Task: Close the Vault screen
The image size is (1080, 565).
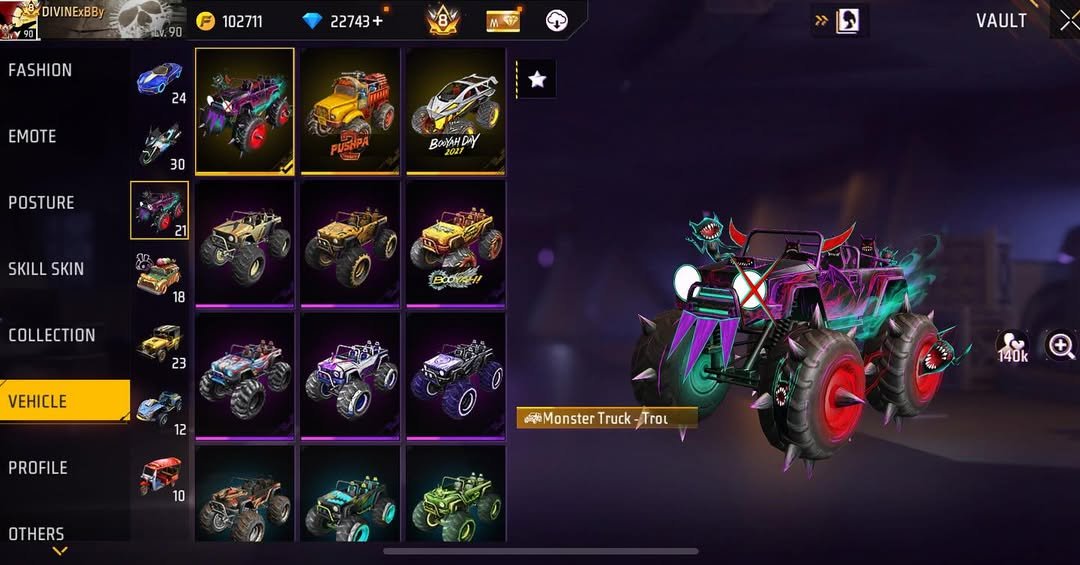Action: coord(1067,21)
